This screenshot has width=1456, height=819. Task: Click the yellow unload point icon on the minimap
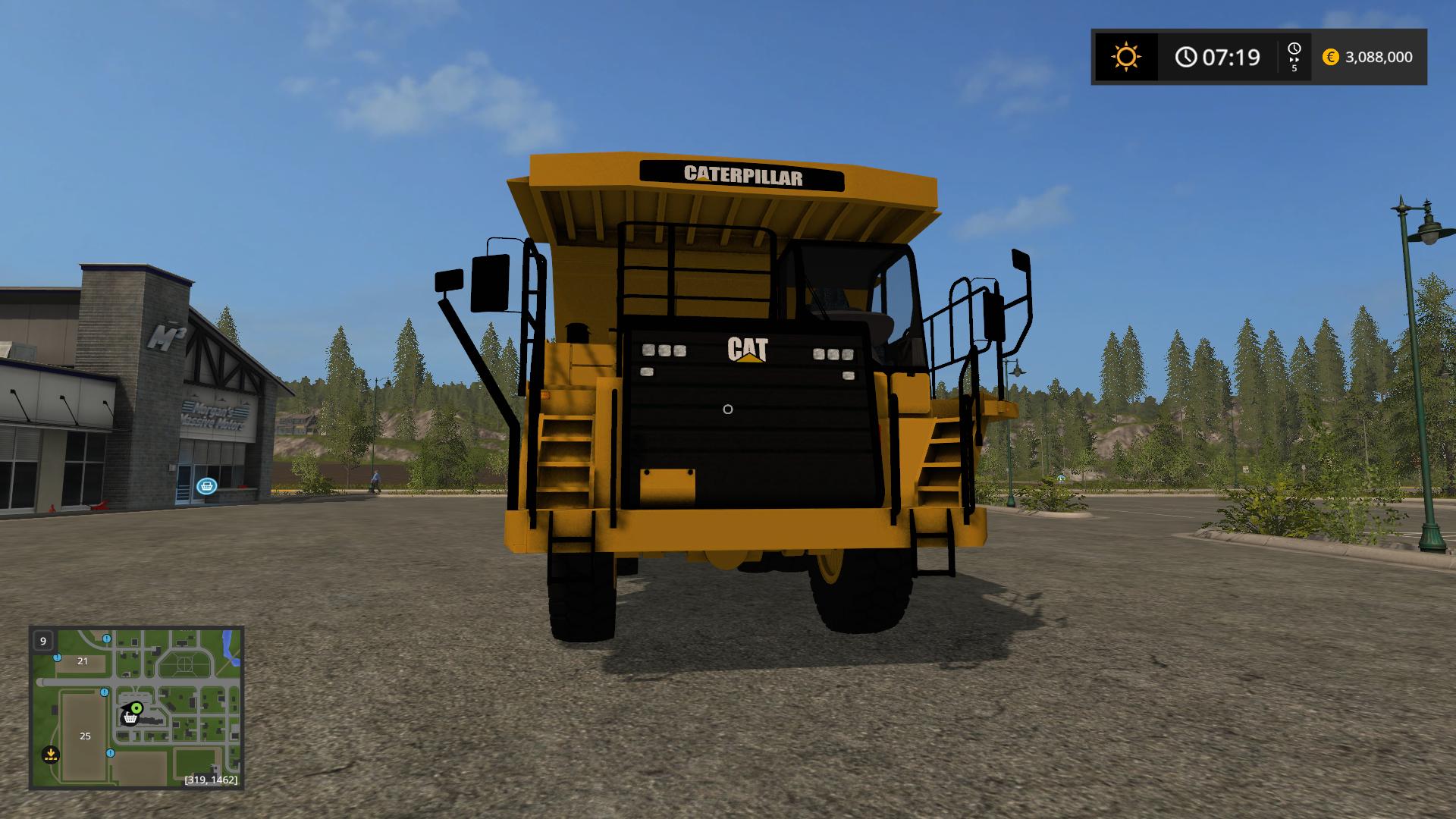click(51, 754)
